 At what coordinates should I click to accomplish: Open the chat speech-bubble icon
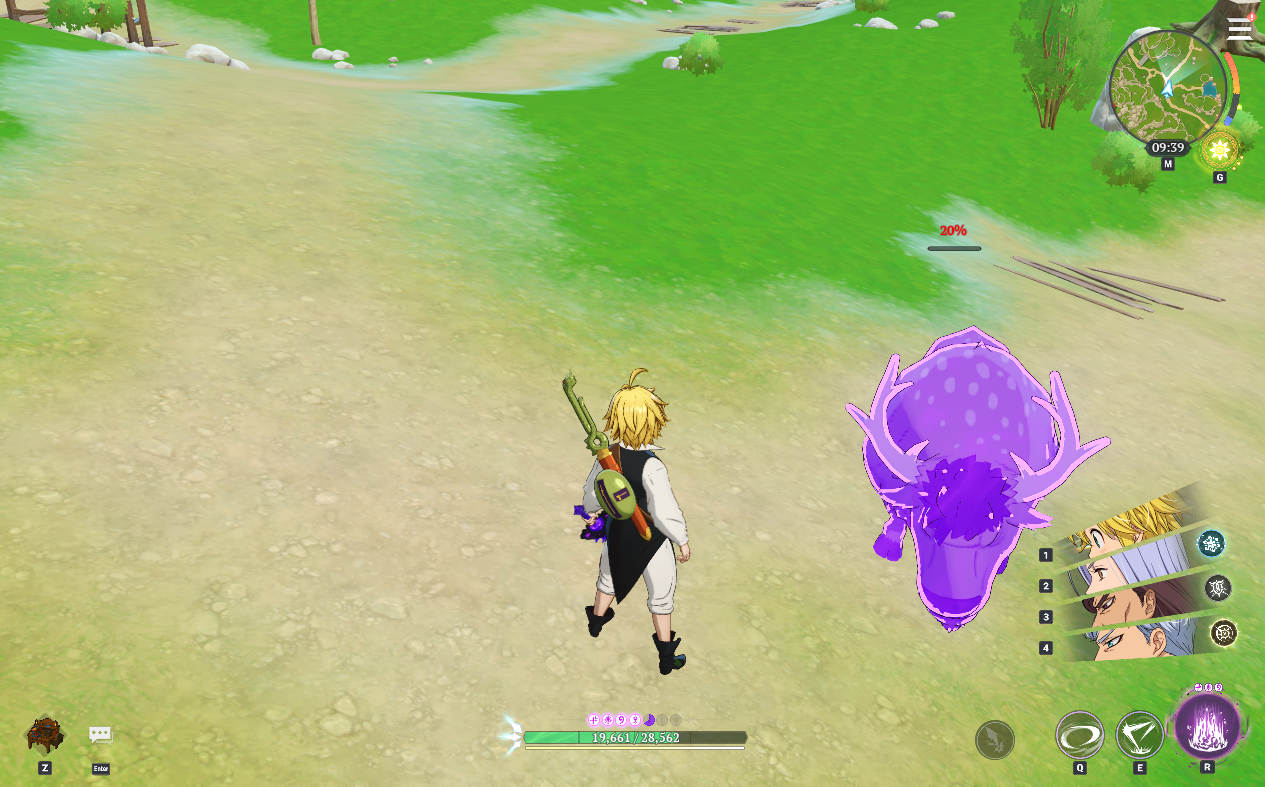[100, 736]
